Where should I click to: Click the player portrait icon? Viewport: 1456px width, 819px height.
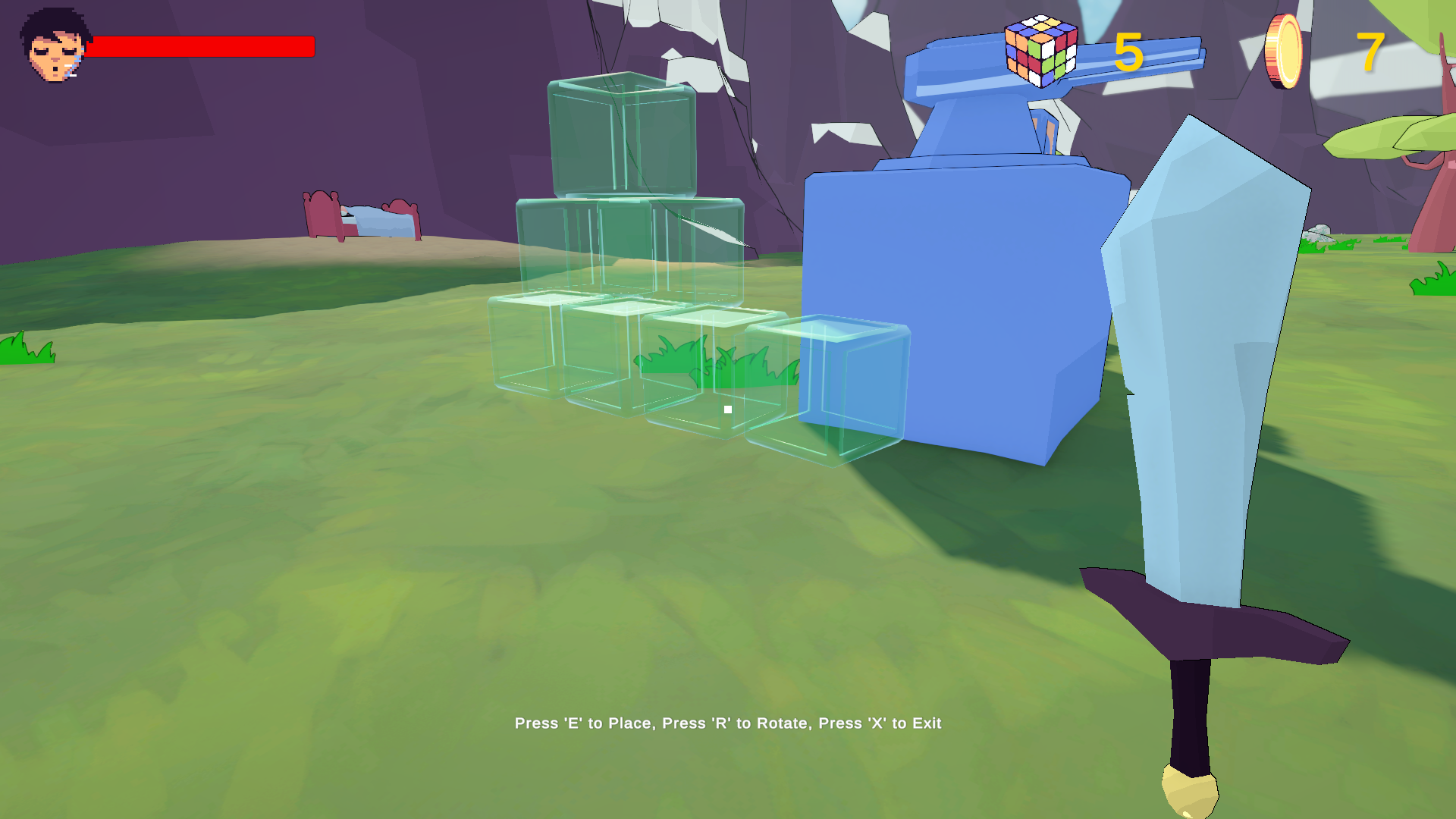point(54,45)
